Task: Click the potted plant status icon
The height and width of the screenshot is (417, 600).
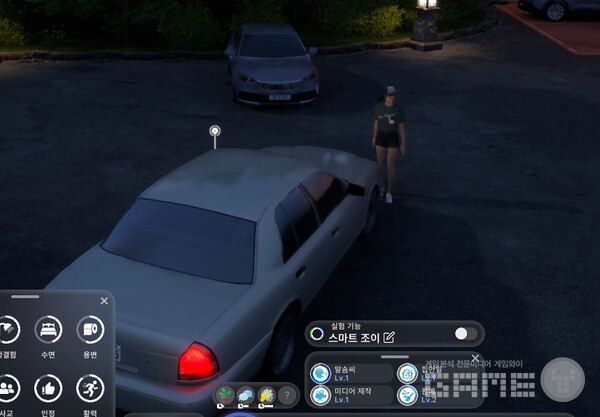Action: click(x=225, y=395)
